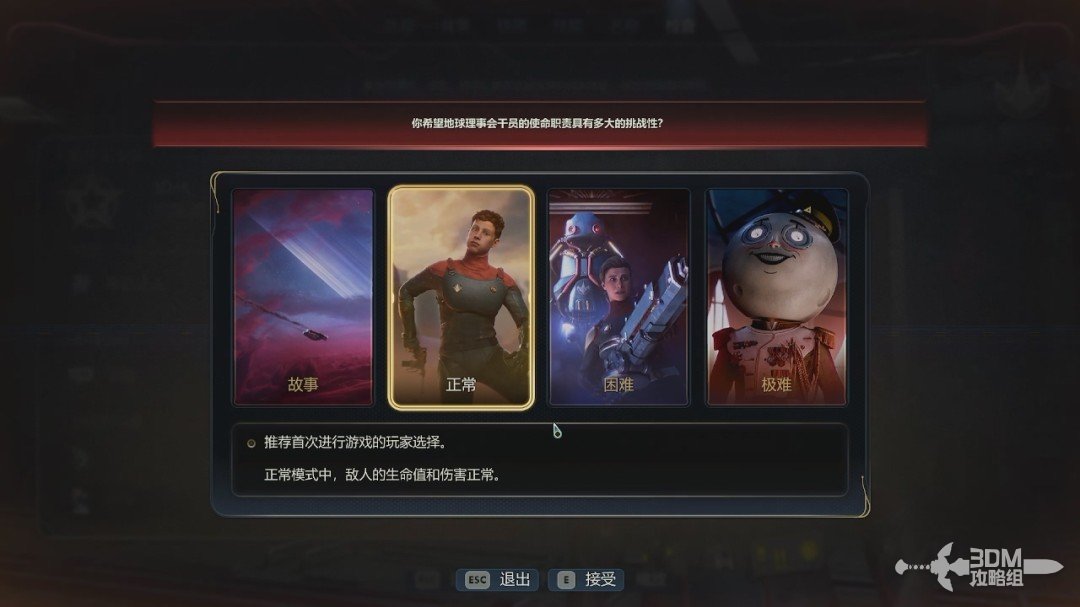1080x607 pixels.
Task: Choose the 正常 (Normal) difficulty card
Action: (x=461, y=297)
